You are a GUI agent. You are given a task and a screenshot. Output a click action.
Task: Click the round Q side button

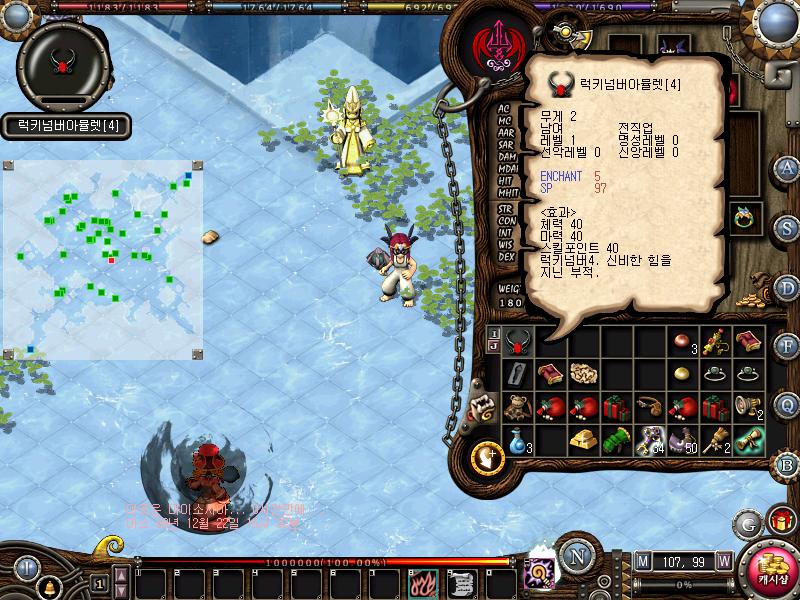[x=787, y=405]
